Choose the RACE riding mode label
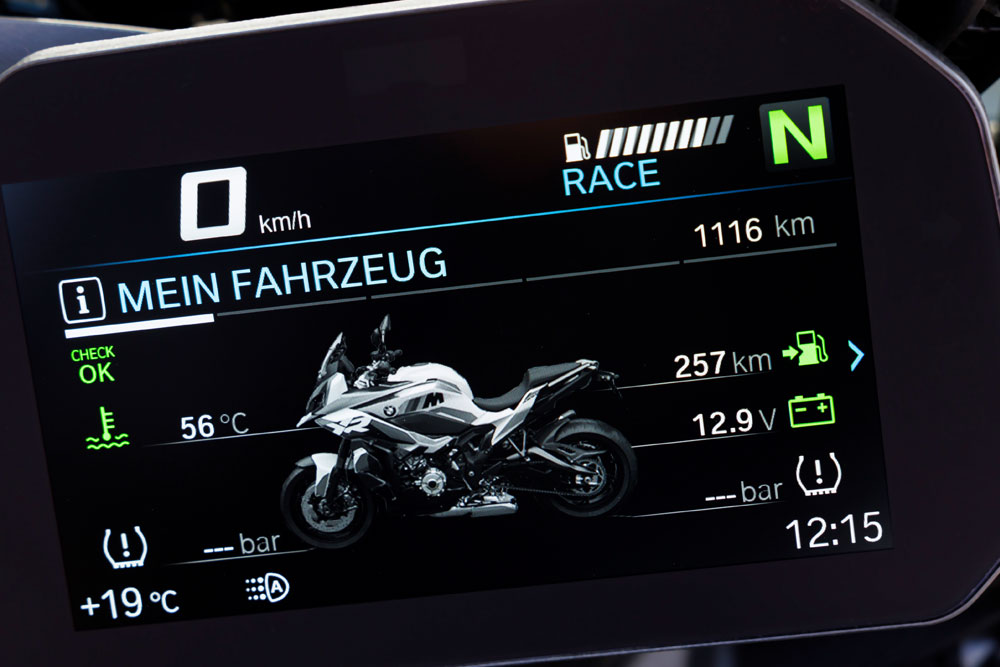The width and height of the screenshot is (1000, 667). (611, 178)
